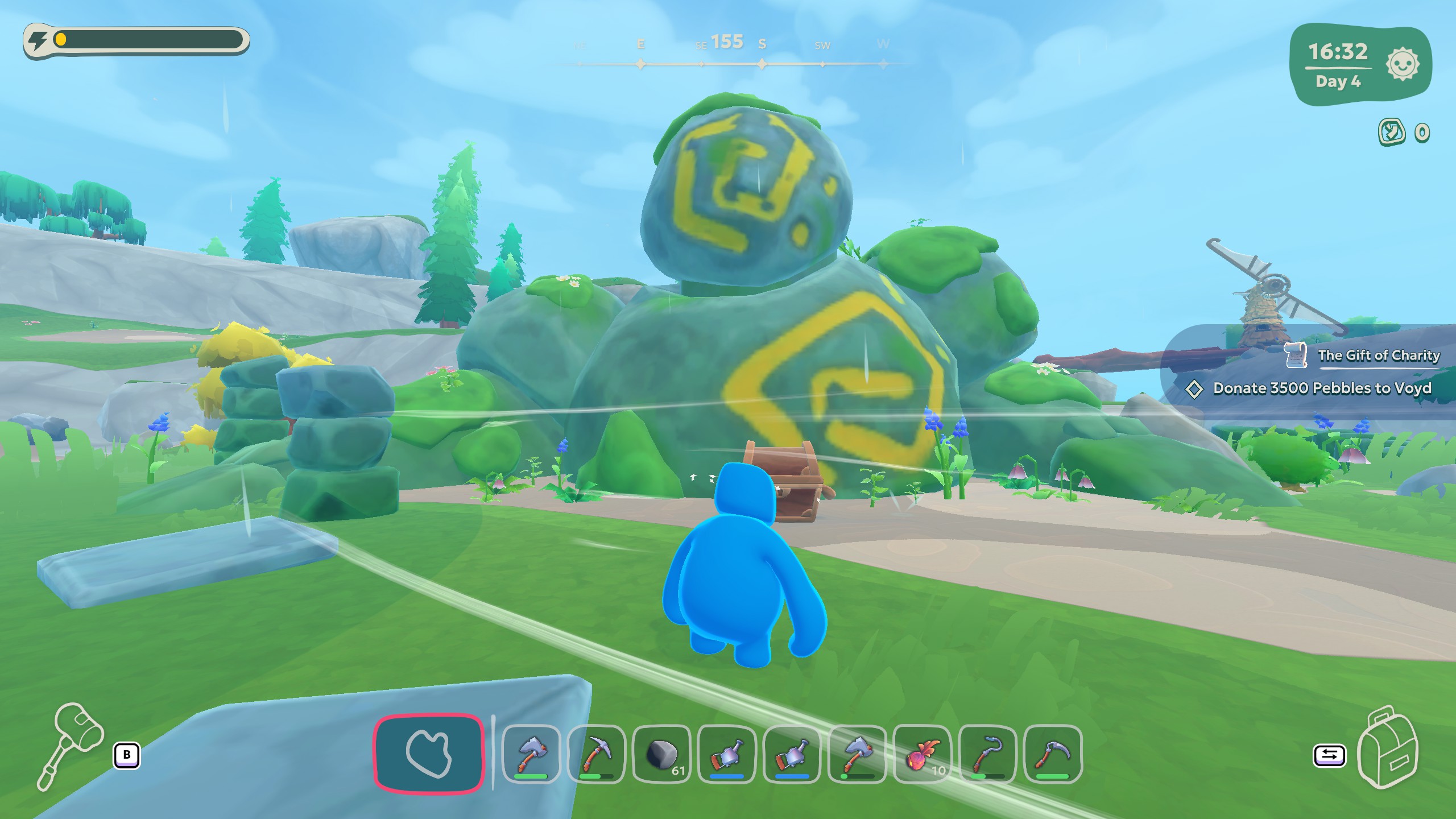The width and height of the screenshot is (1456, 819).
Task: Equip the axe with nearly empty durability
Action: point(857,754)
